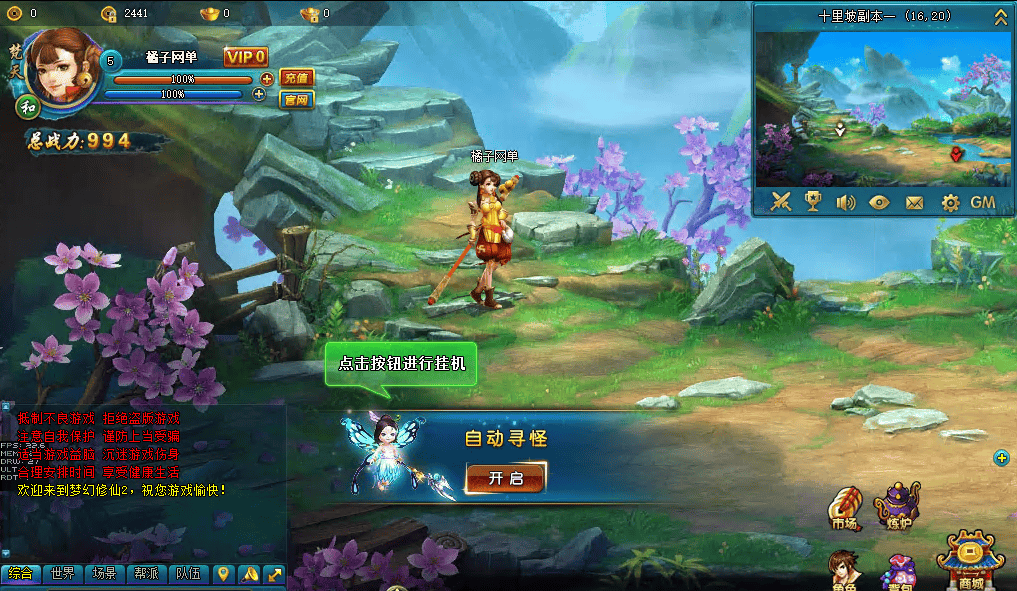Open settings with the gear icon
This screenshot has width=1017, height=591.
pos(950,202)
